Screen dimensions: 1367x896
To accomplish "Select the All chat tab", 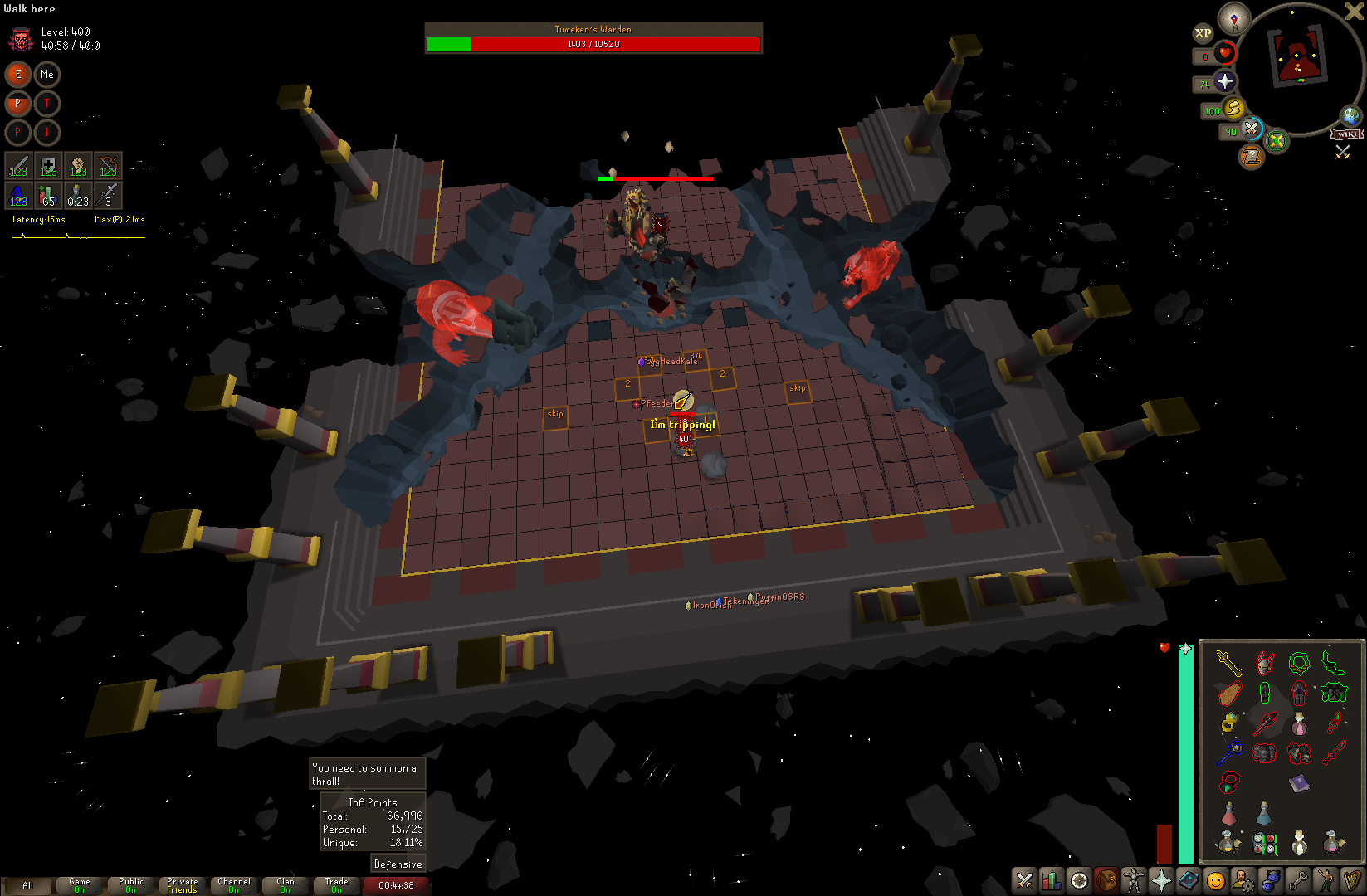I will 27,885.
